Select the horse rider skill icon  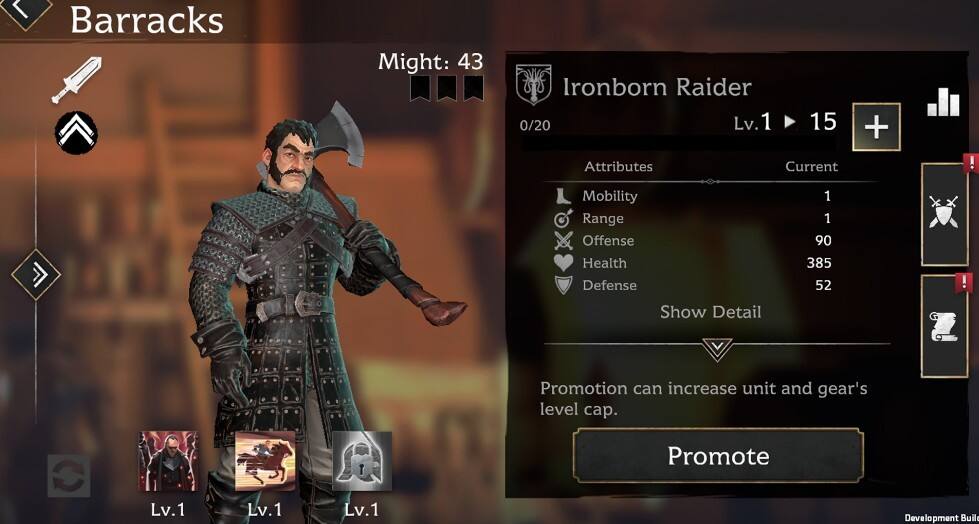coord(265,461)
